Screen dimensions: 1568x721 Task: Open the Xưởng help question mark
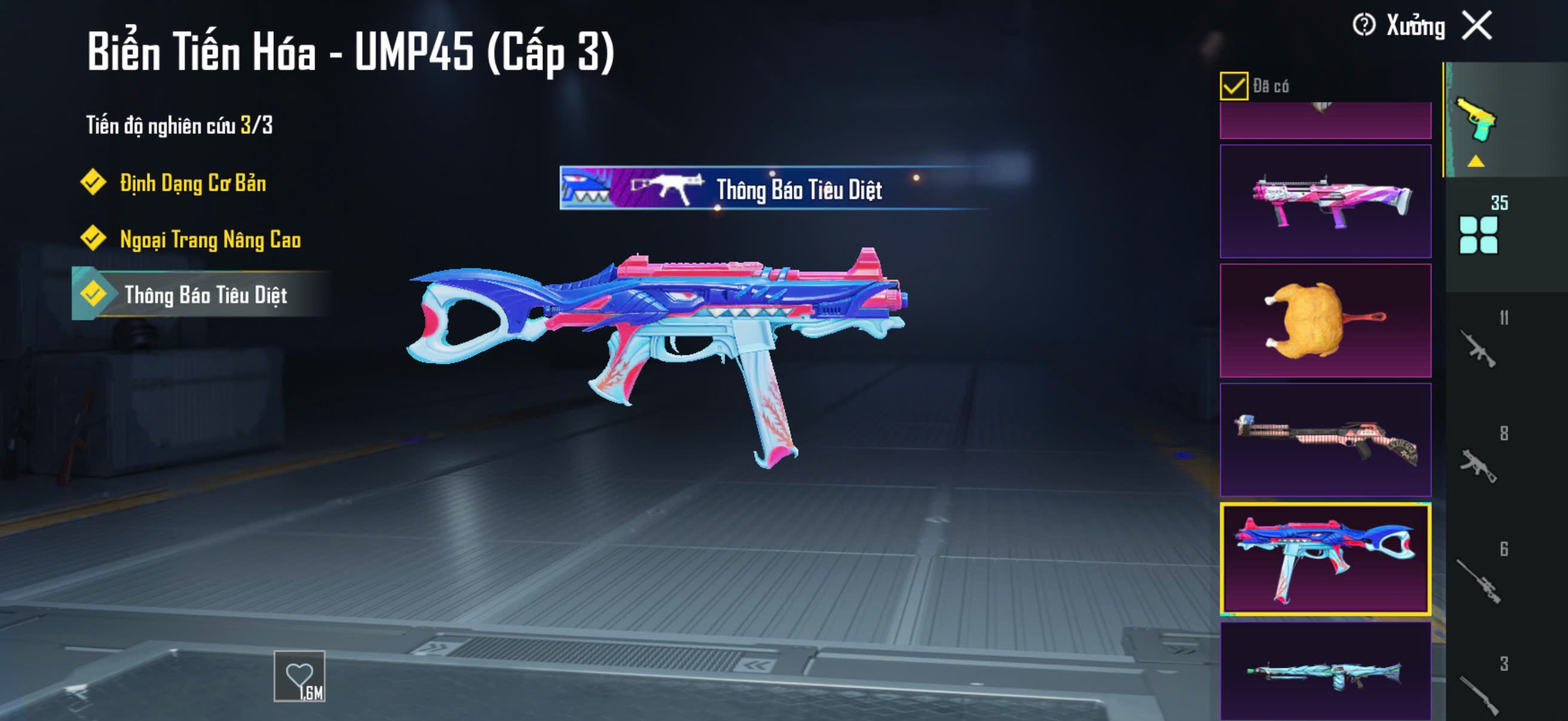point(1363,26)
